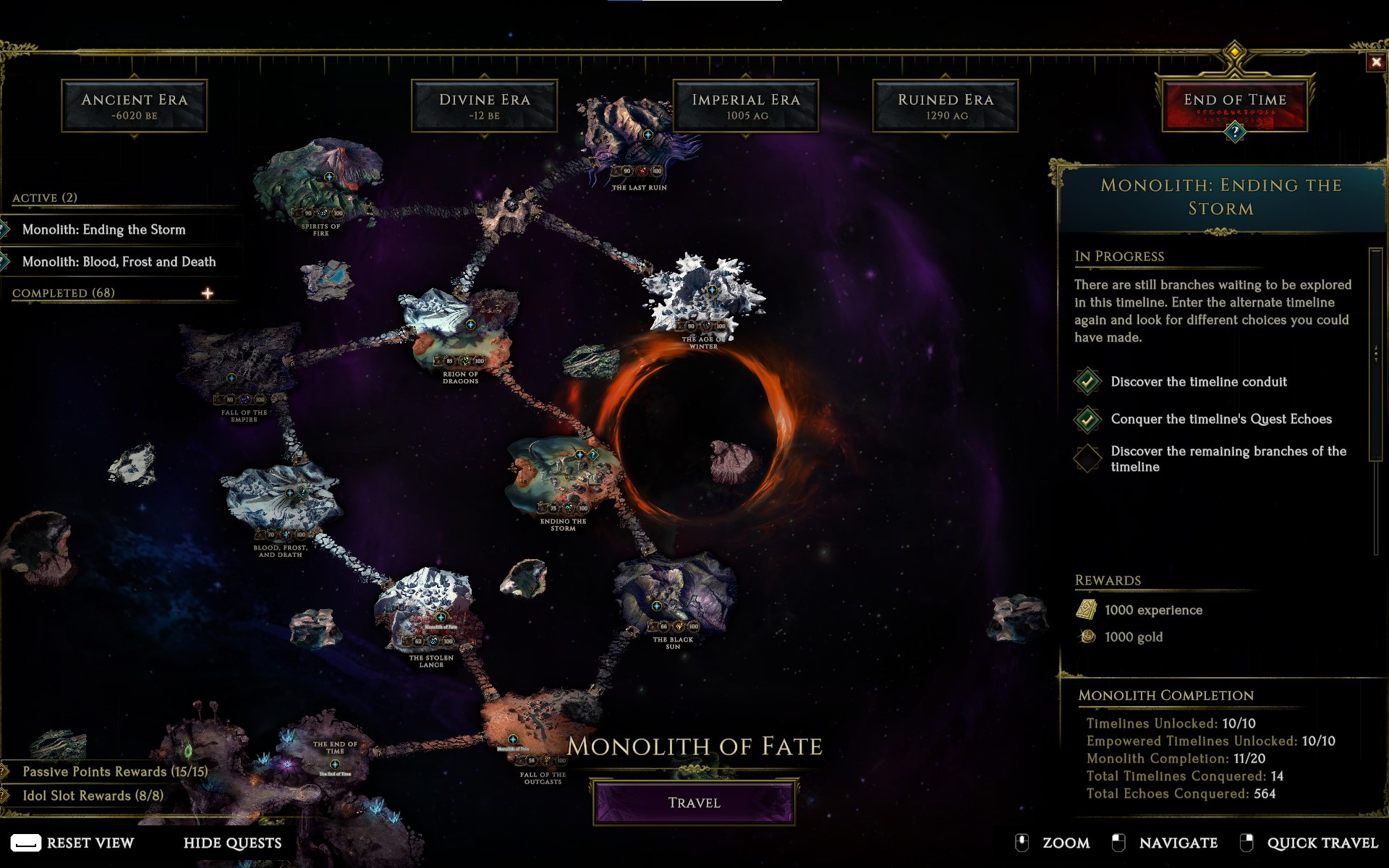
Task: Select quest Monolith: Ending the Storm
Action: (x=103, y=229)
